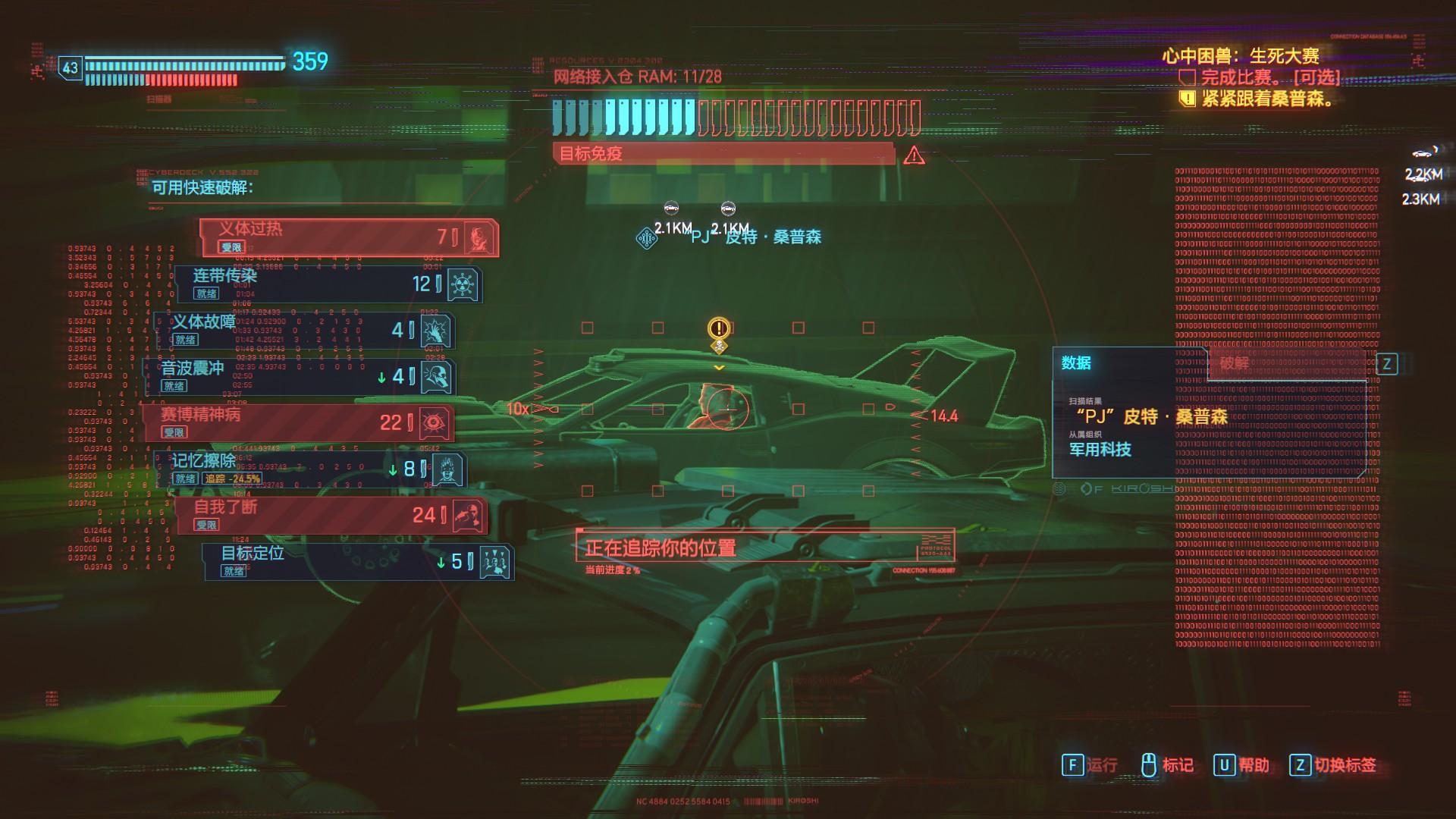
Task: Select the 义体过热 quickhack
Action: click(x=349, y=237)
